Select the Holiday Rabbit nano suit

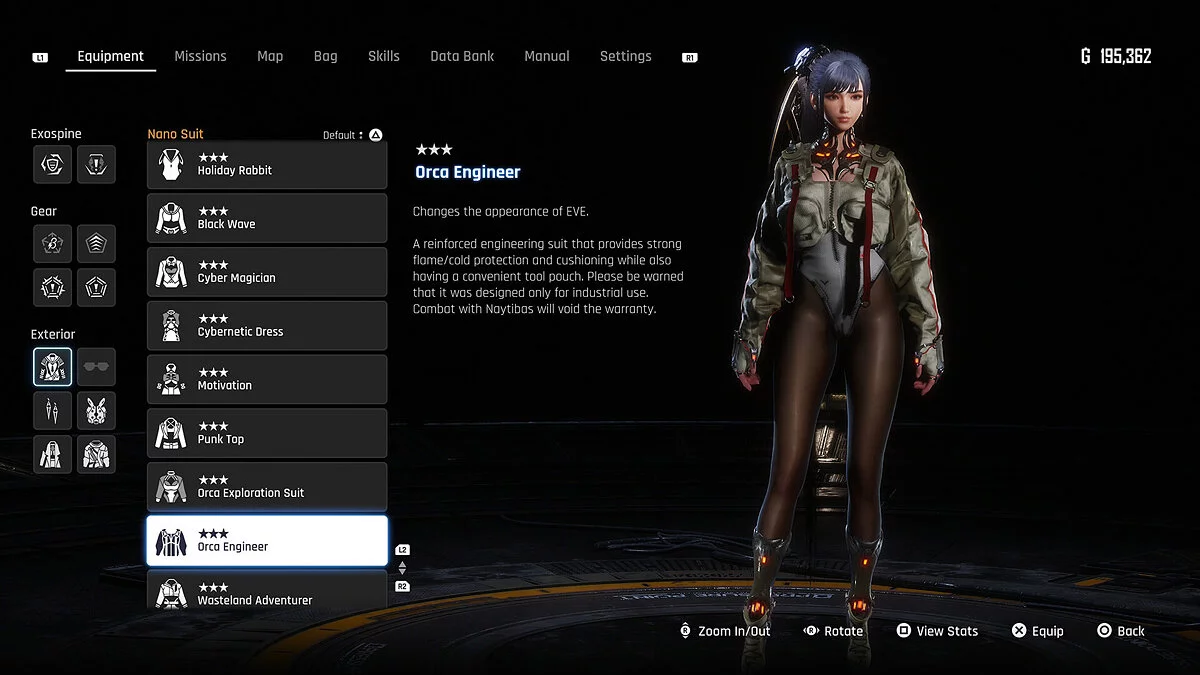point(267,165)
